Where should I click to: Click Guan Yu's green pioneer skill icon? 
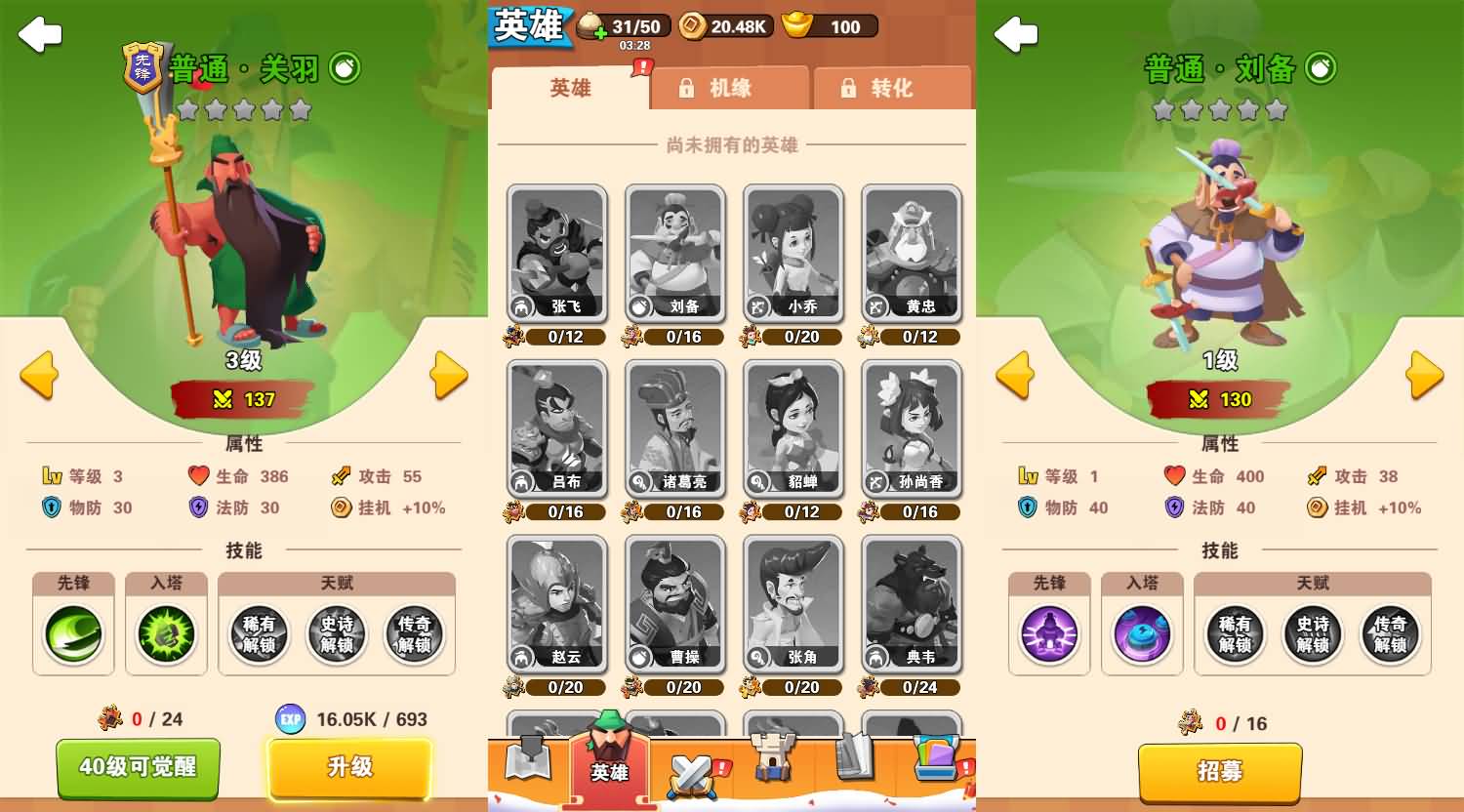point(73,634)
